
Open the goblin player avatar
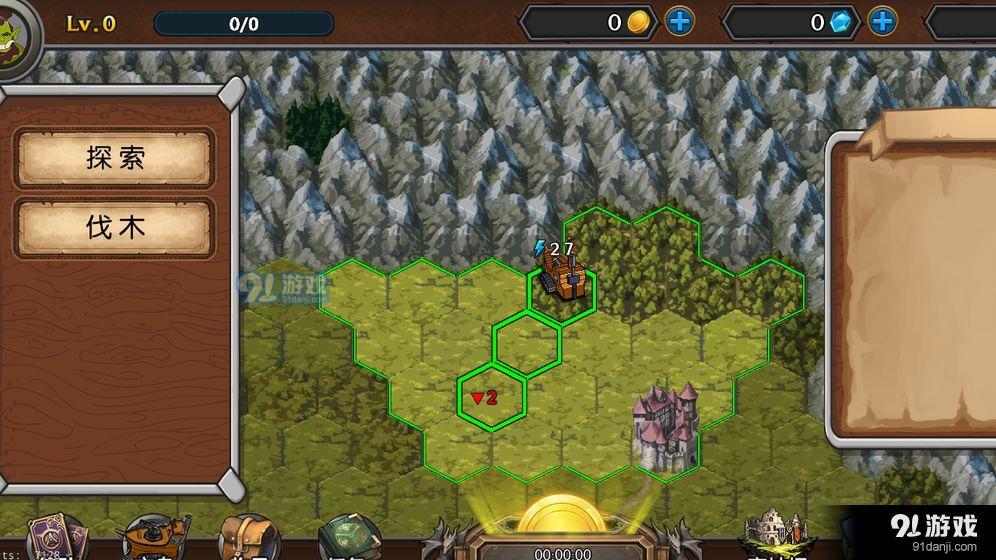14,28
